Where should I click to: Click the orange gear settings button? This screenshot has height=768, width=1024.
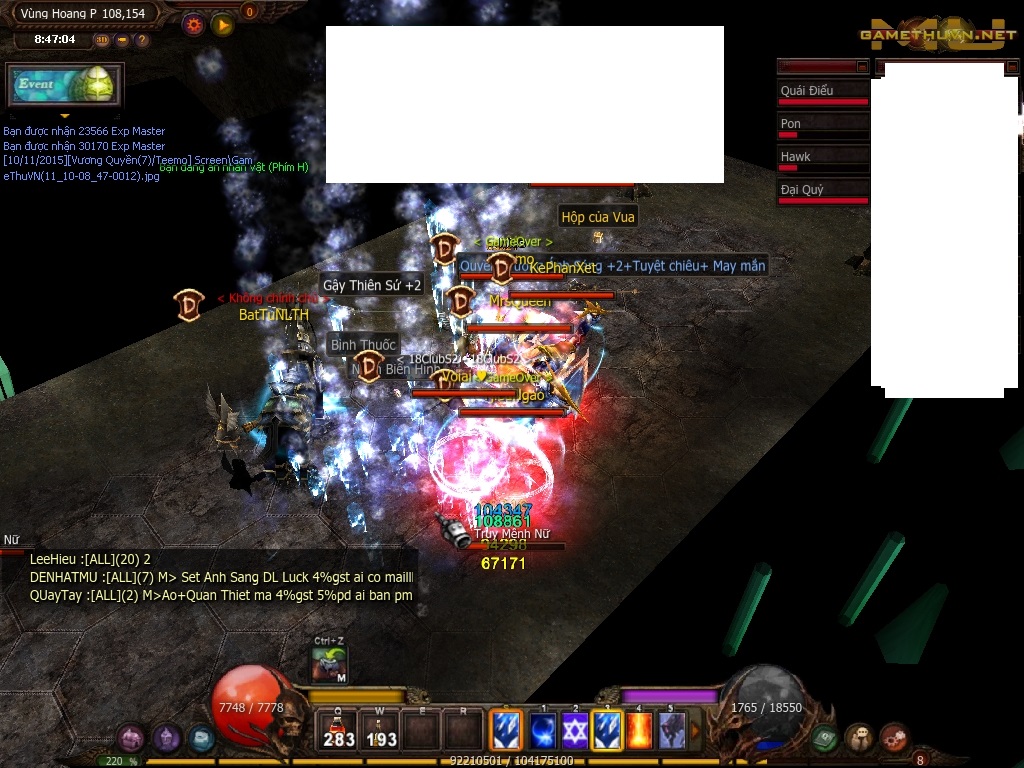pos(194,25)
